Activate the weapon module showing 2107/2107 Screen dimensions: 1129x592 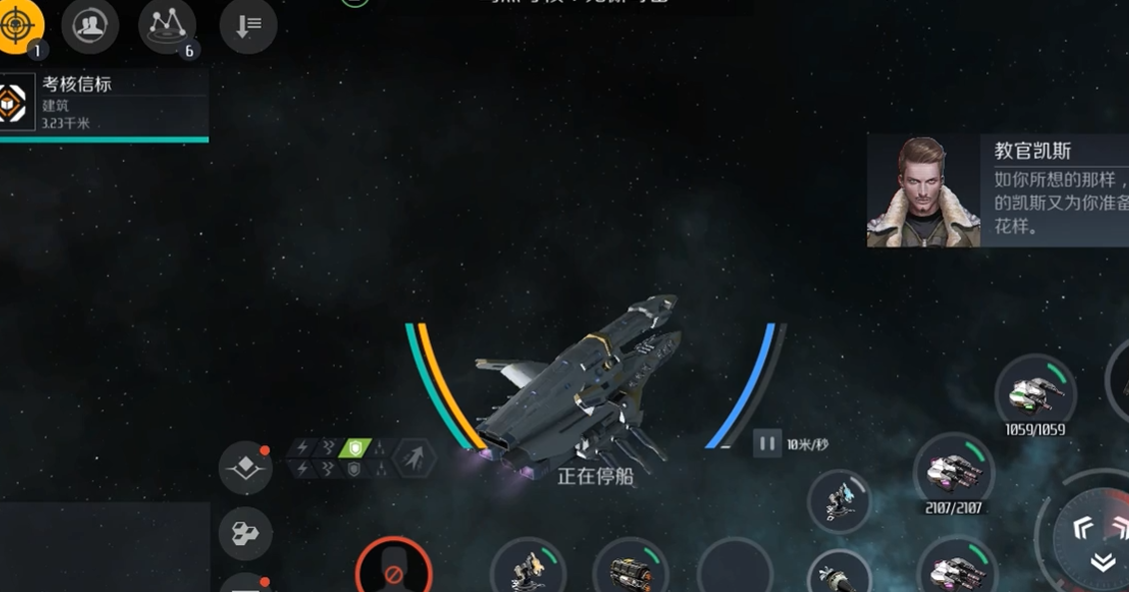[954, 471]
